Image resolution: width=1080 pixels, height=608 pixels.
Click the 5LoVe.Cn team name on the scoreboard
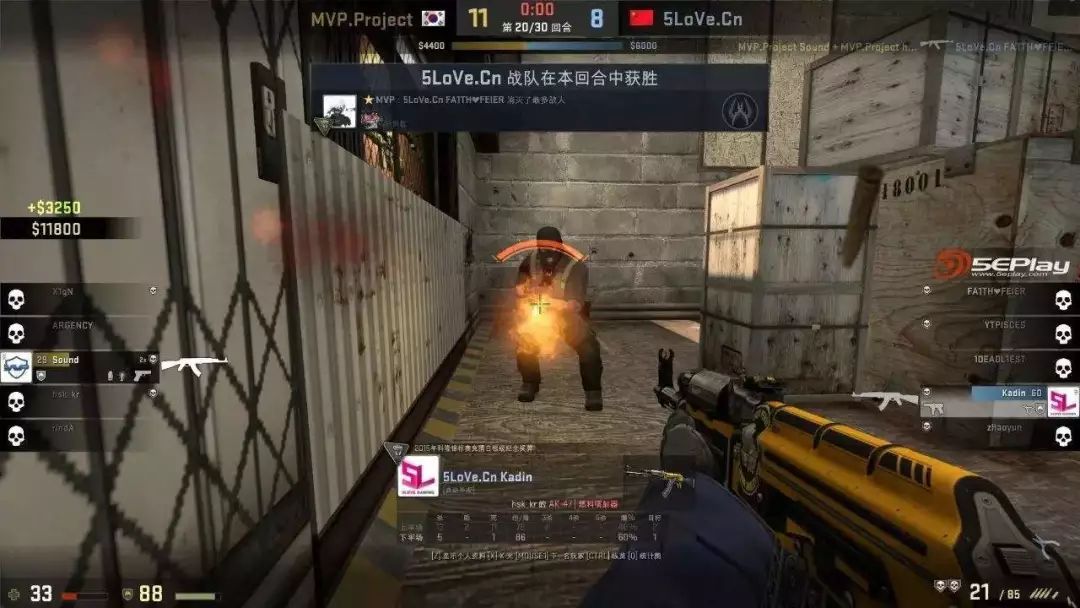[703, 19]
